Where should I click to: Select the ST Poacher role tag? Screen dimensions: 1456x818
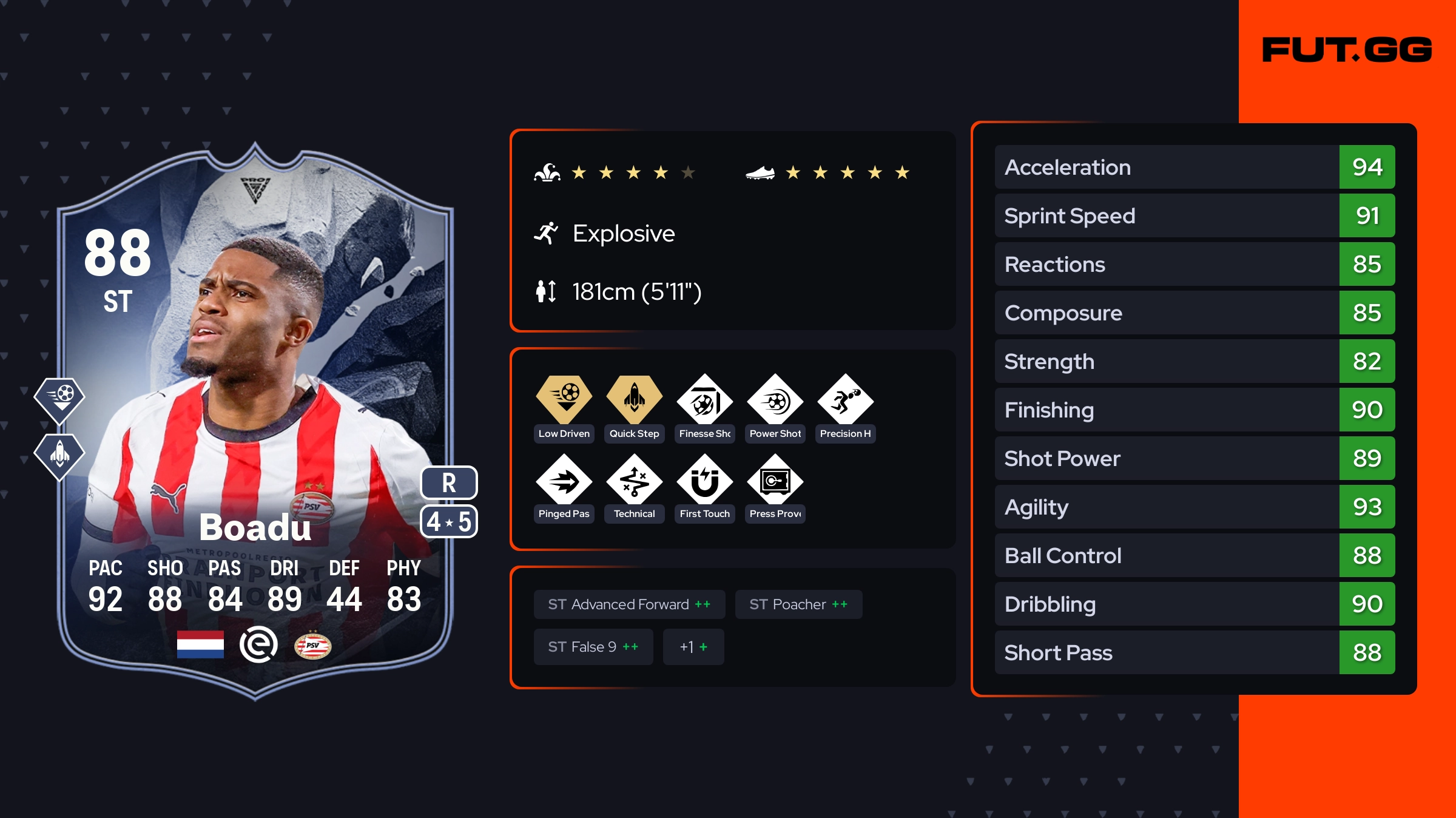point(798,604)
